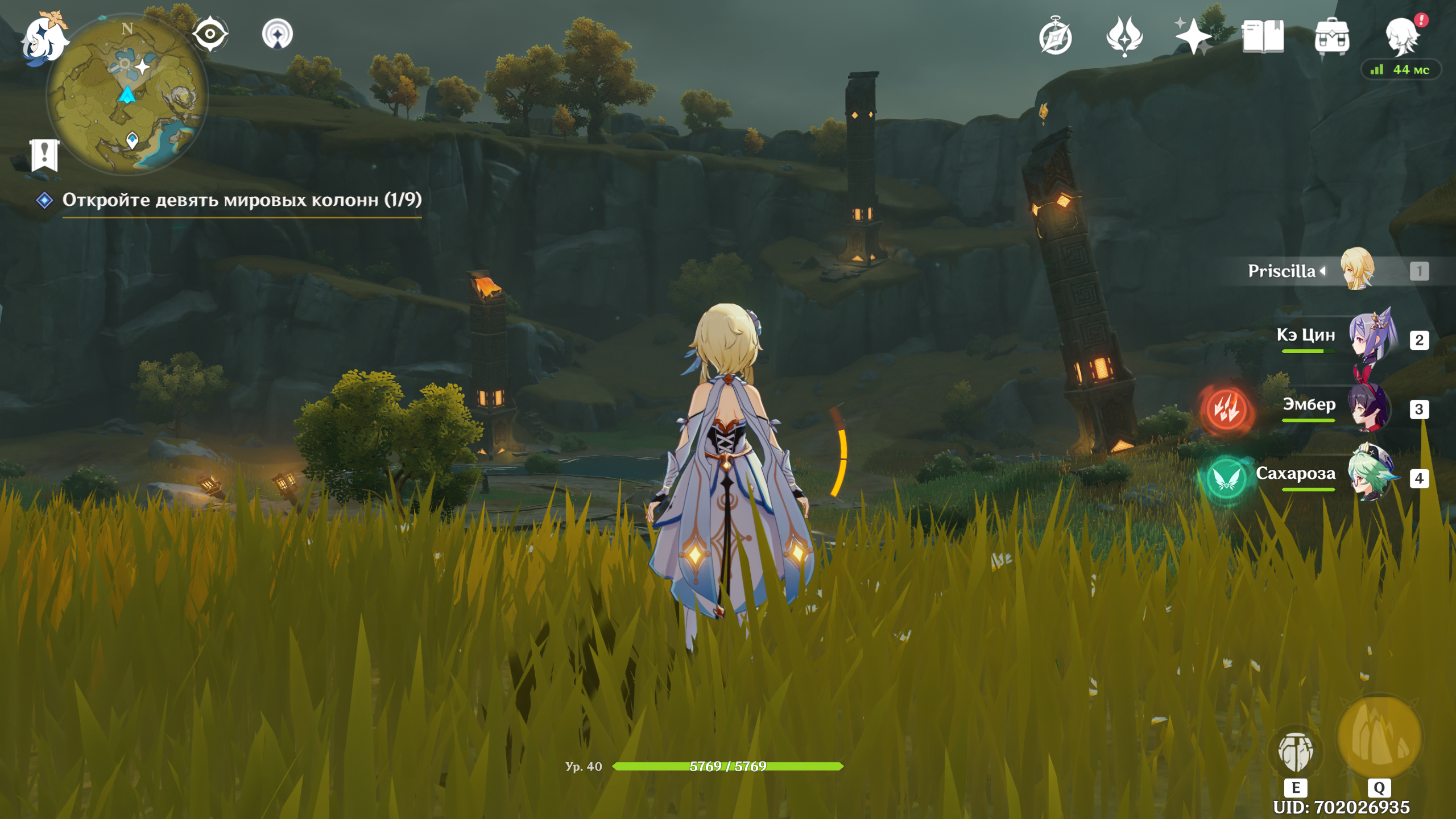Open the inventory backpack icon
The width and height of the screenshot is (1456, 819).
(1332, 37)
